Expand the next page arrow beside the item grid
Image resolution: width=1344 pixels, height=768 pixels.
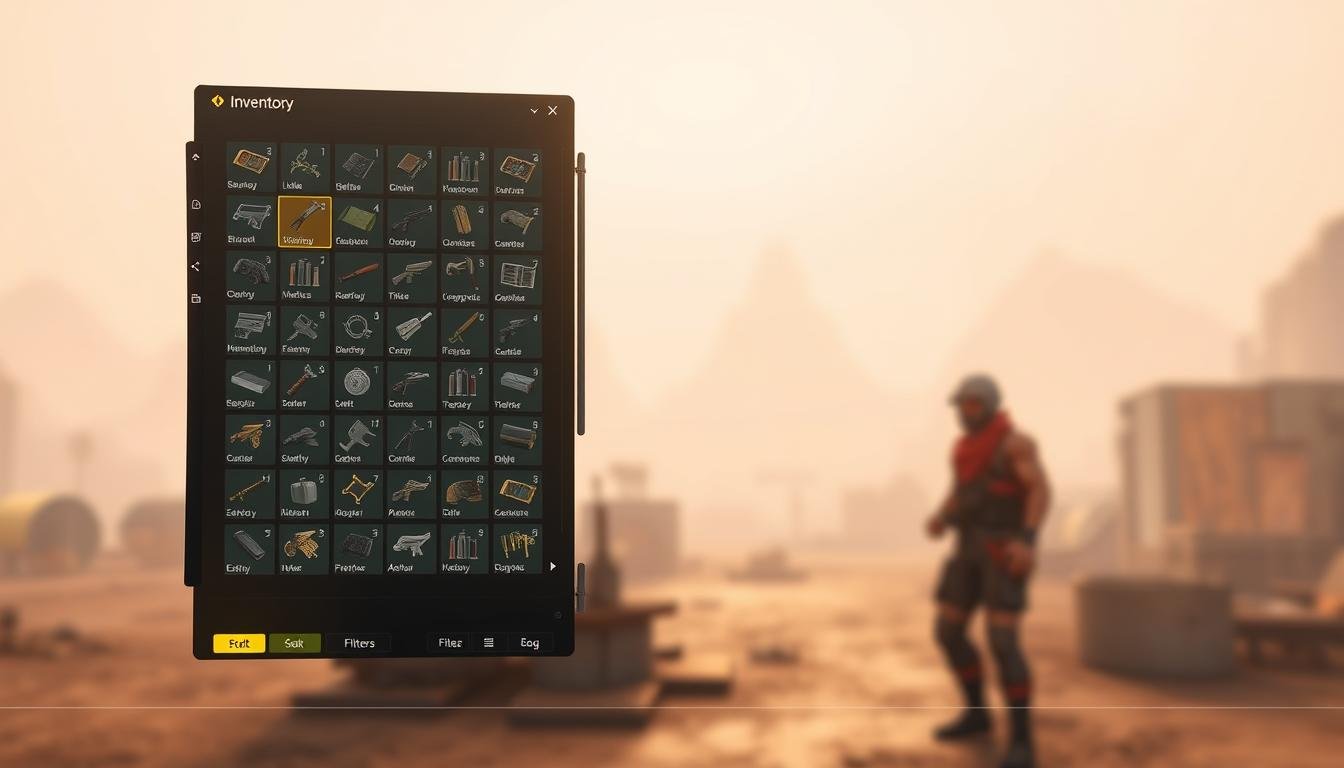tap(553, 566)
